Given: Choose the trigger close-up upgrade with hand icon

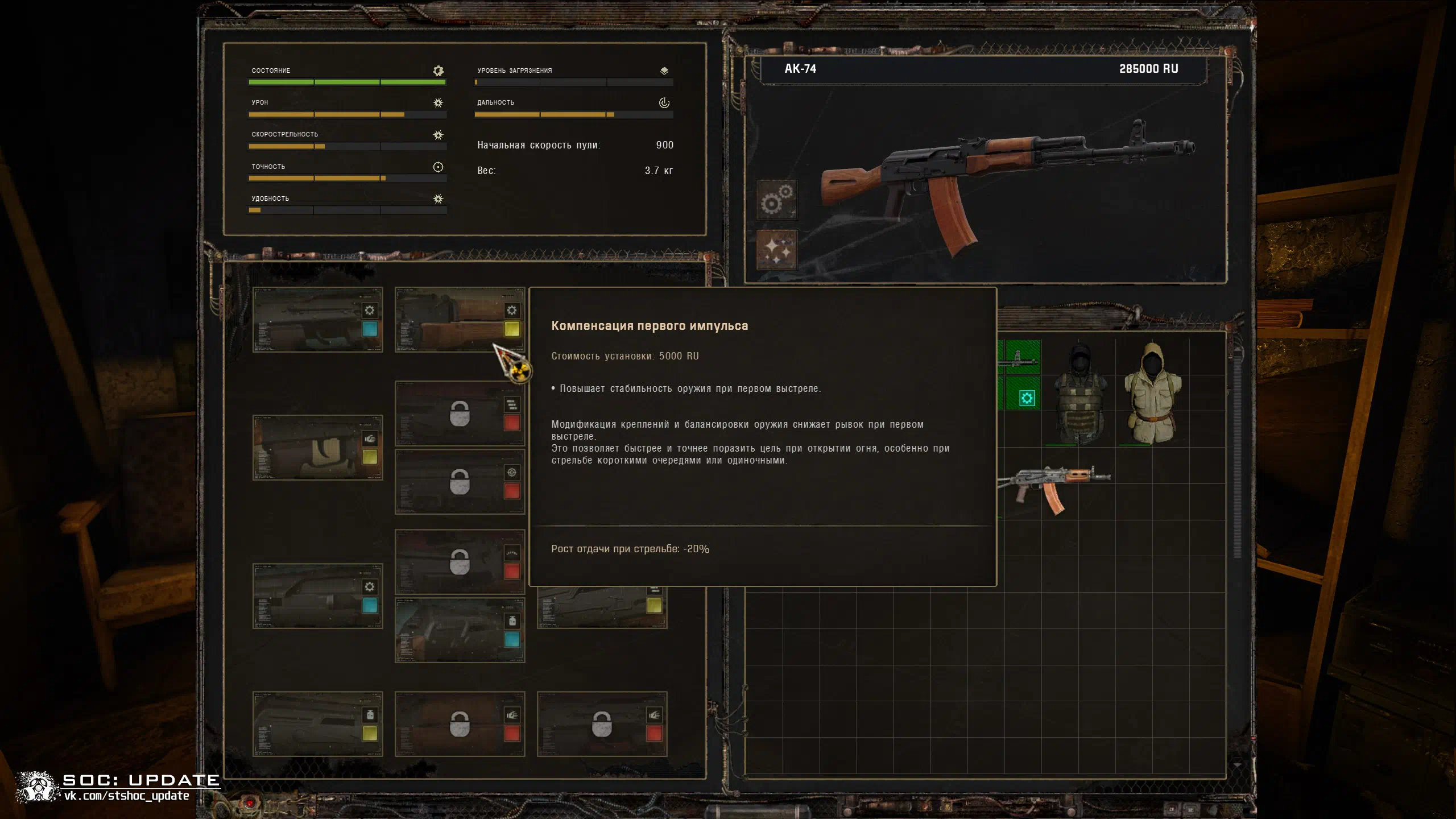Looking at the screenshot, I should [317, 448].
